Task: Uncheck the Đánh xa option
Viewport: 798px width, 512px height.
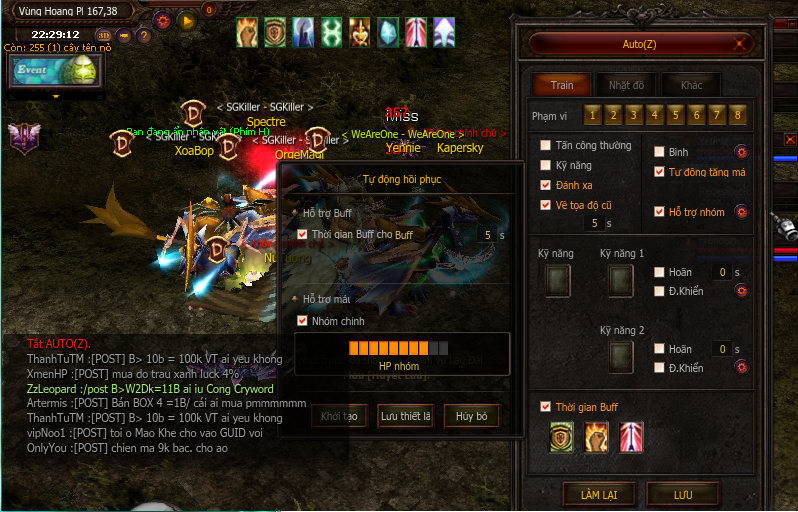Action: (545, 185)
